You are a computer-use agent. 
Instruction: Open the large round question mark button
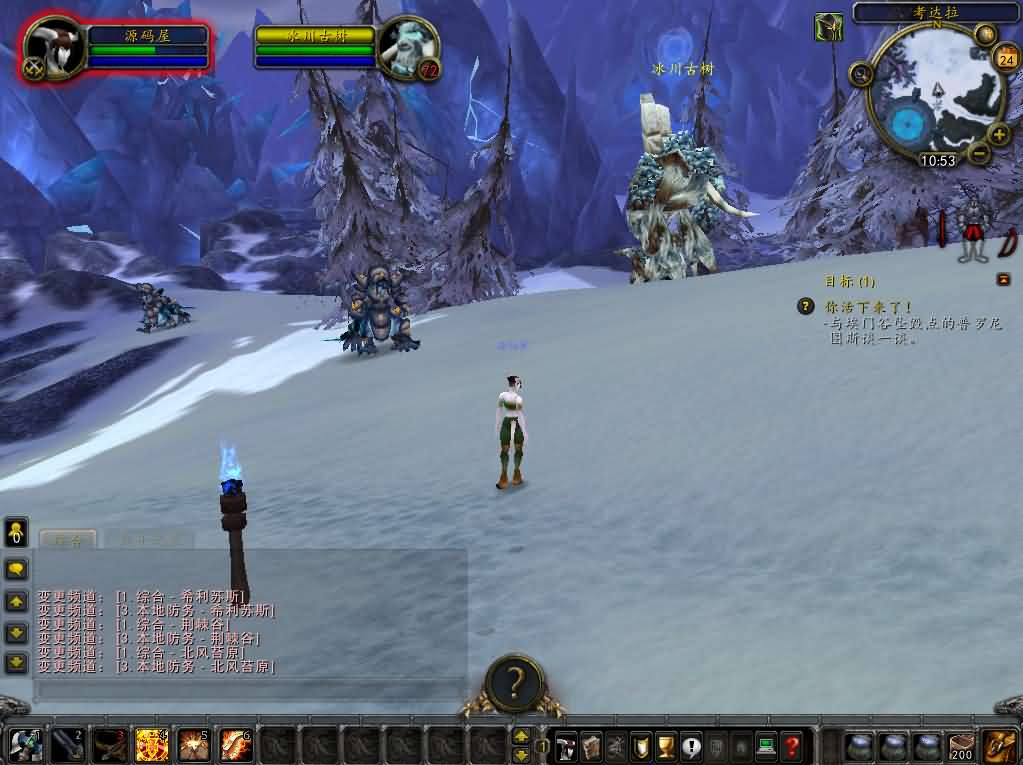(514, 683)
